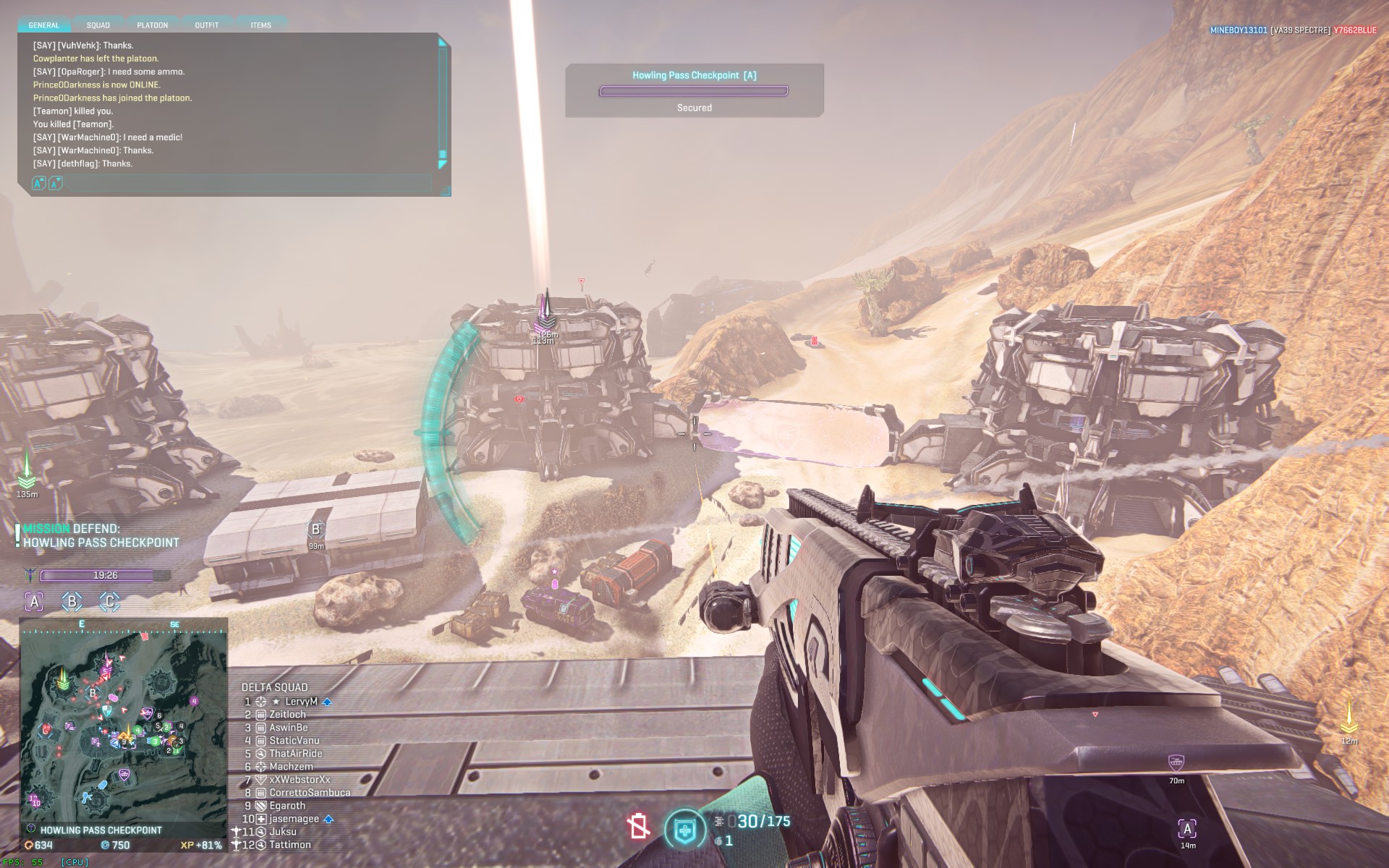Viewport: 1389px width, 868px height.
Task: Select the Platoon chat tab
Action: pos(152,25)
